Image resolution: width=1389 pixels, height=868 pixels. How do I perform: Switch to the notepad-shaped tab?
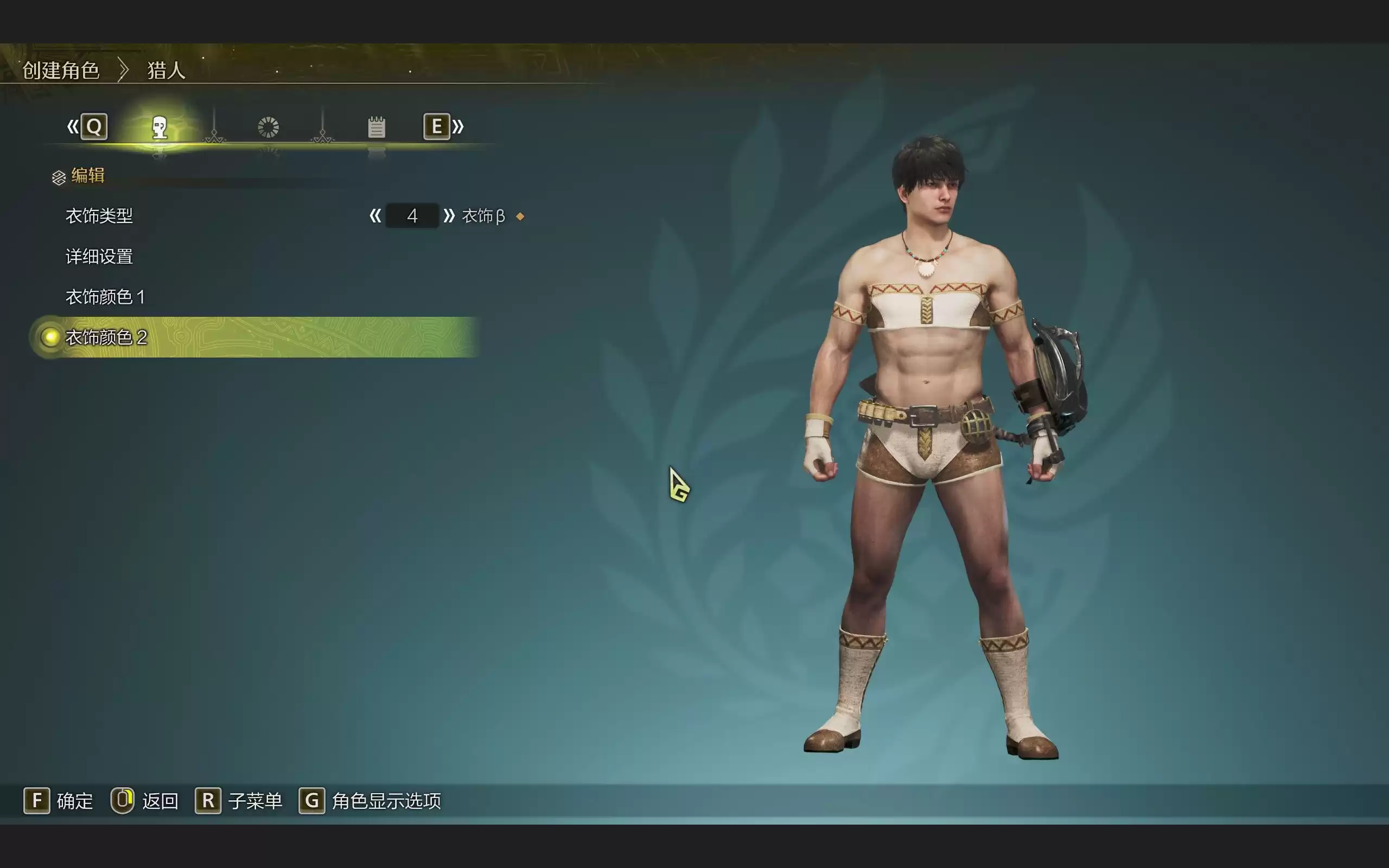pos(377,127)
